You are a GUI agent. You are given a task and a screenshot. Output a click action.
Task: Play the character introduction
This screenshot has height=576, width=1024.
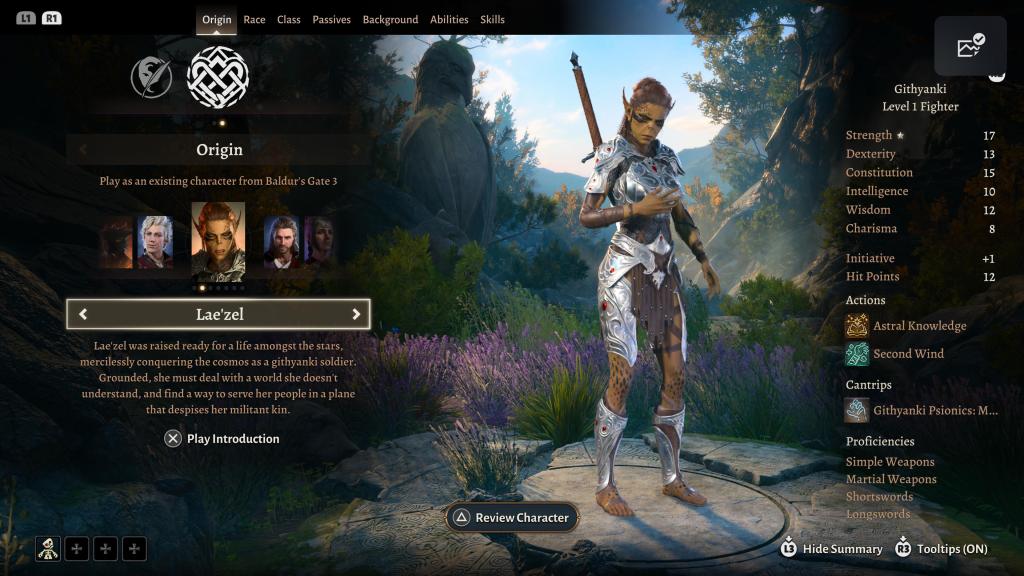tap(222, 438)
